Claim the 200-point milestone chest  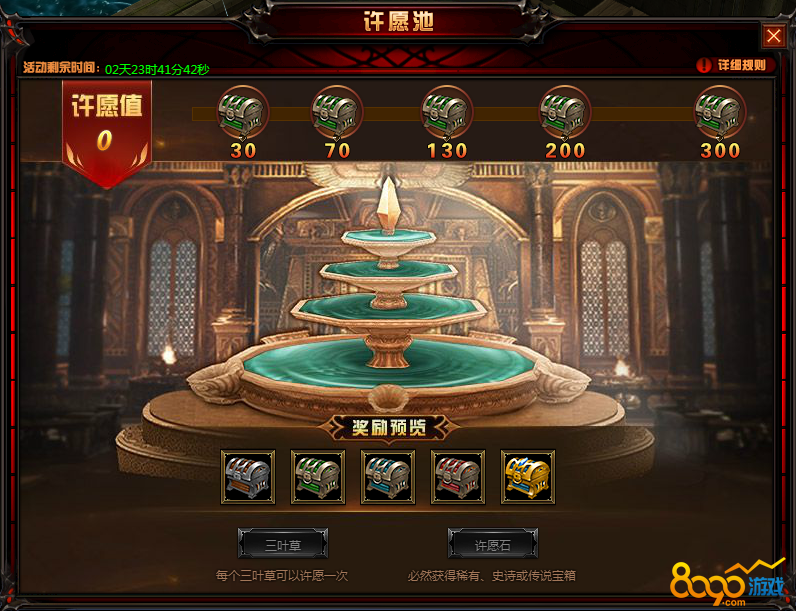coord(565,112)
